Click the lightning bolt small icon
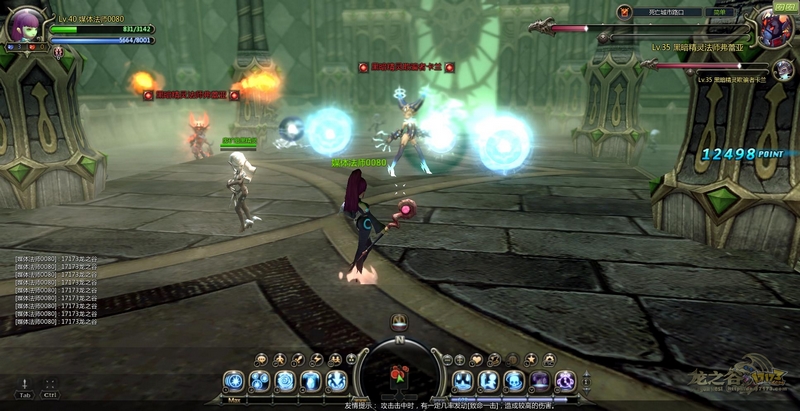The image size is (800, 411). pos(316,359)
